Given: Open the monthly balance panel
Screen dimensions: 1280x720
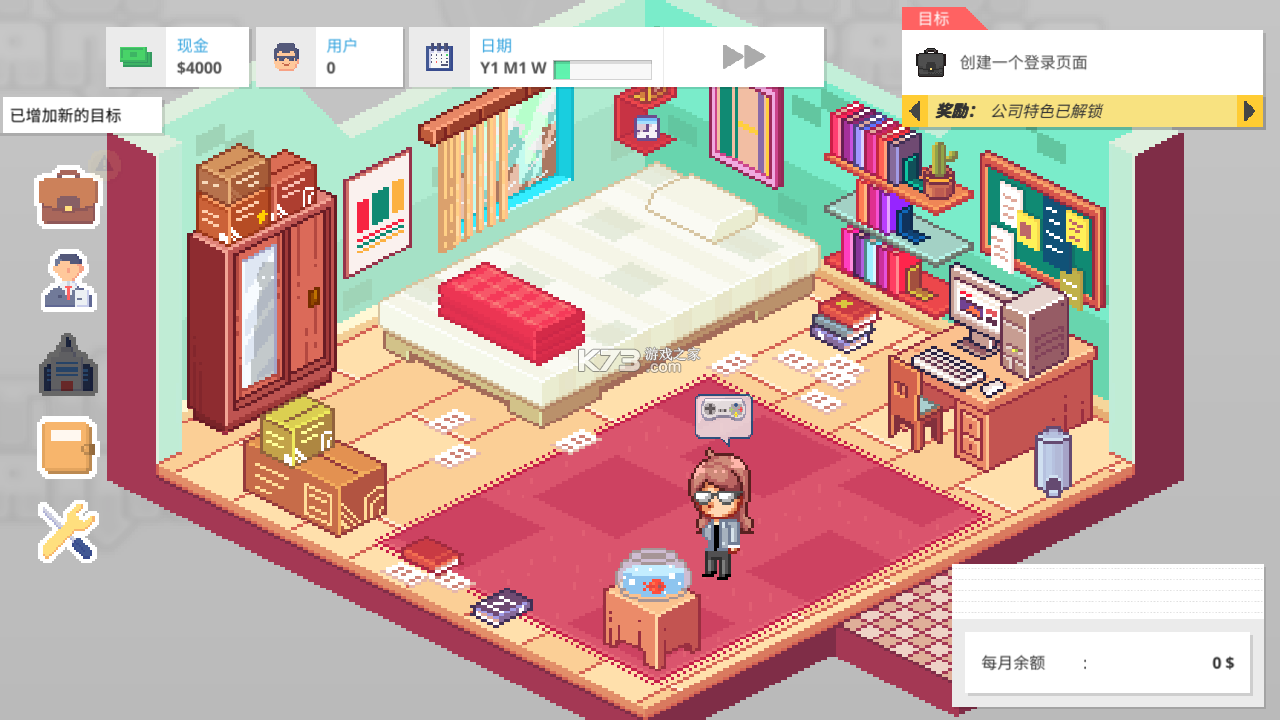Looking at the screenshot, I should pyautogui.click(x=1107, y=662).
